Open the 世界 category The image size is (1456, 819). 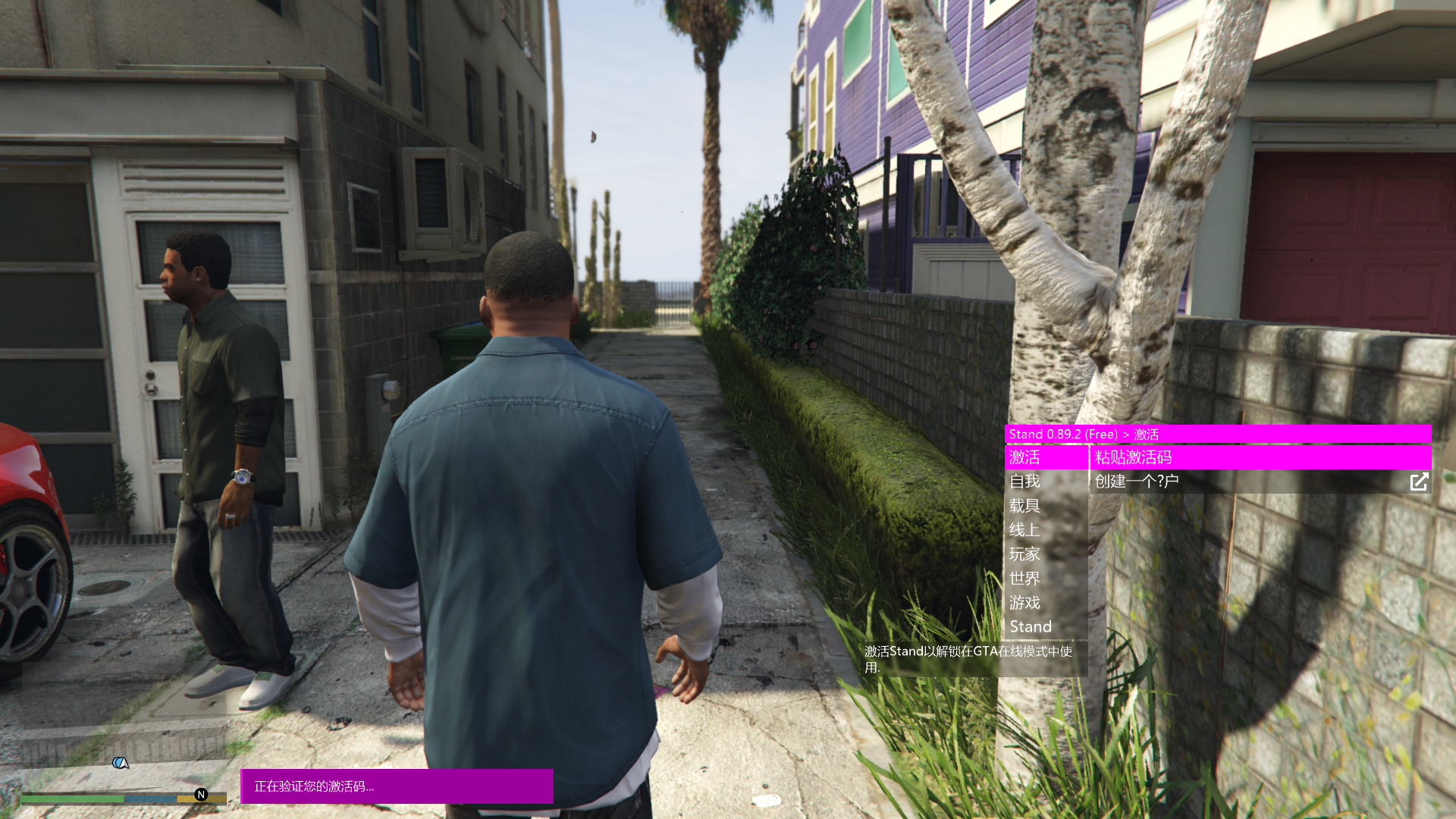(x=1046, y=579)
